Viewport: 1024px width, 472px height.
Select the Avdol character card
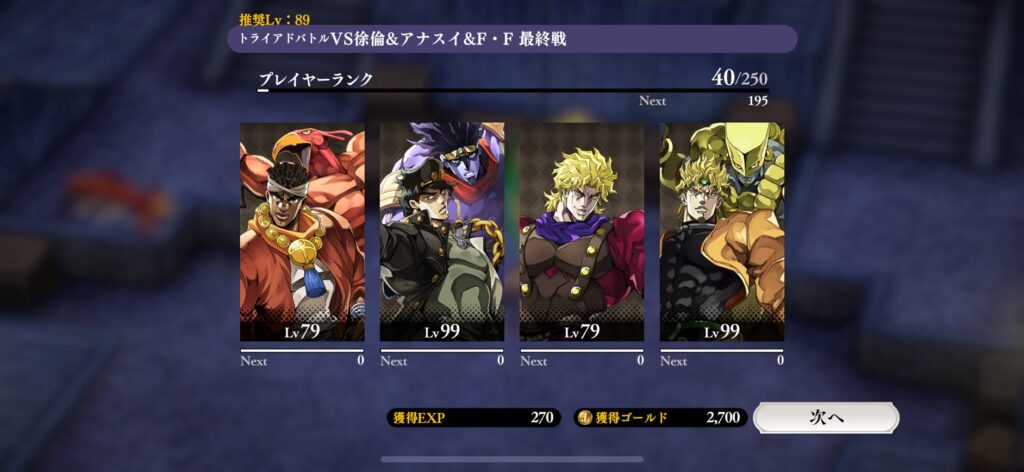click(x=302, y=232)
